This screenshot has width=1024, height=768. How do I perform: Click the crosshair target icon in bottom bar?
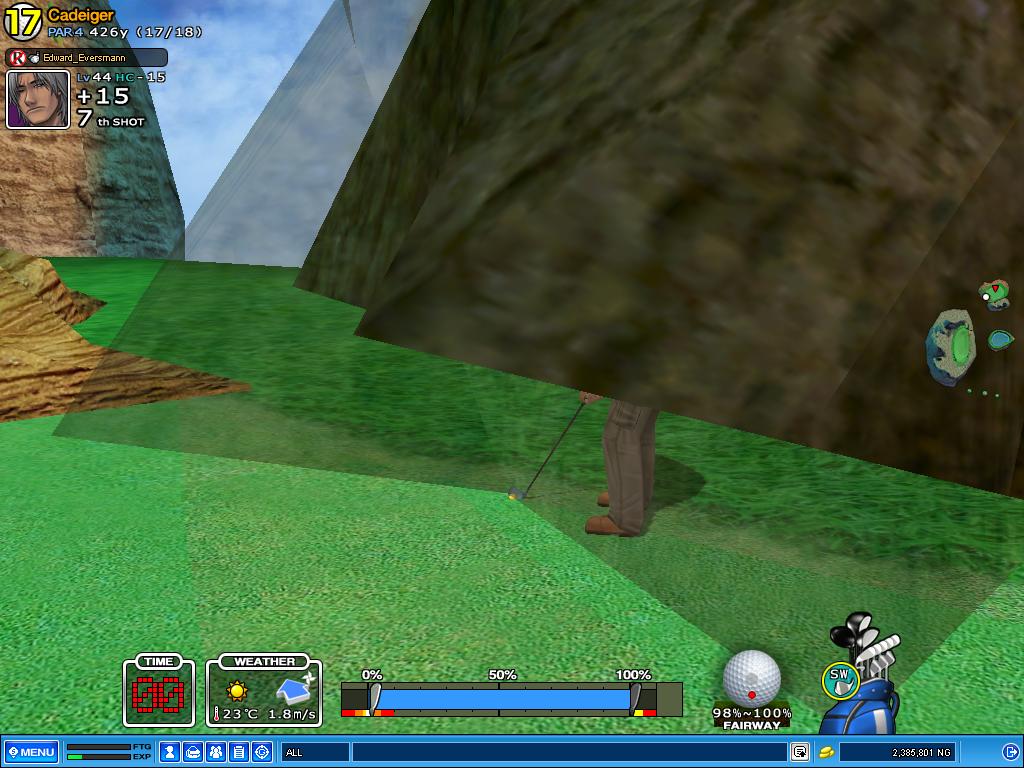[262, 752]
